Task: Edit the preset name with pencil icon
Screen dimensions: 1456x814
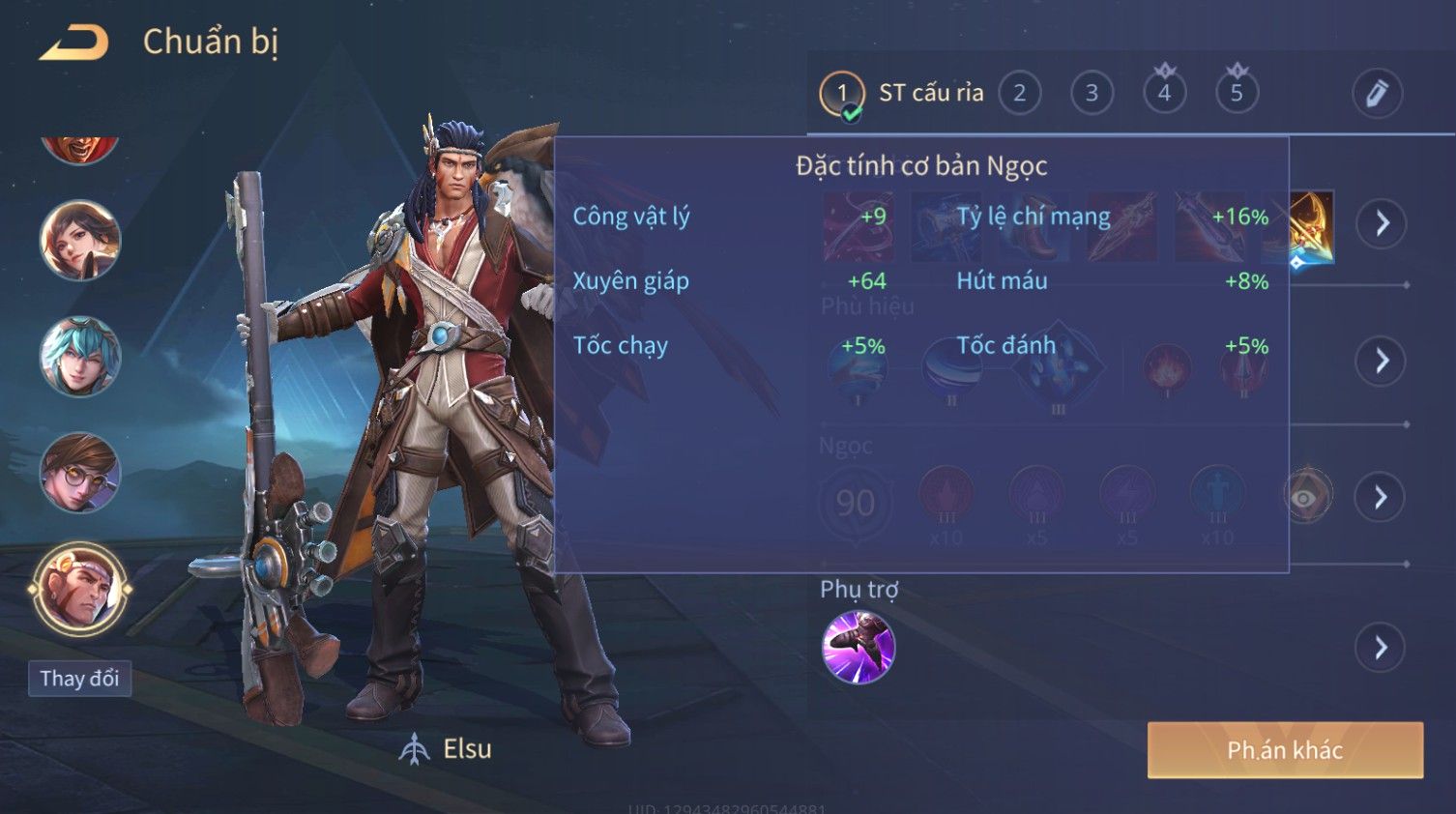Action: click(x=1377, y=94)
